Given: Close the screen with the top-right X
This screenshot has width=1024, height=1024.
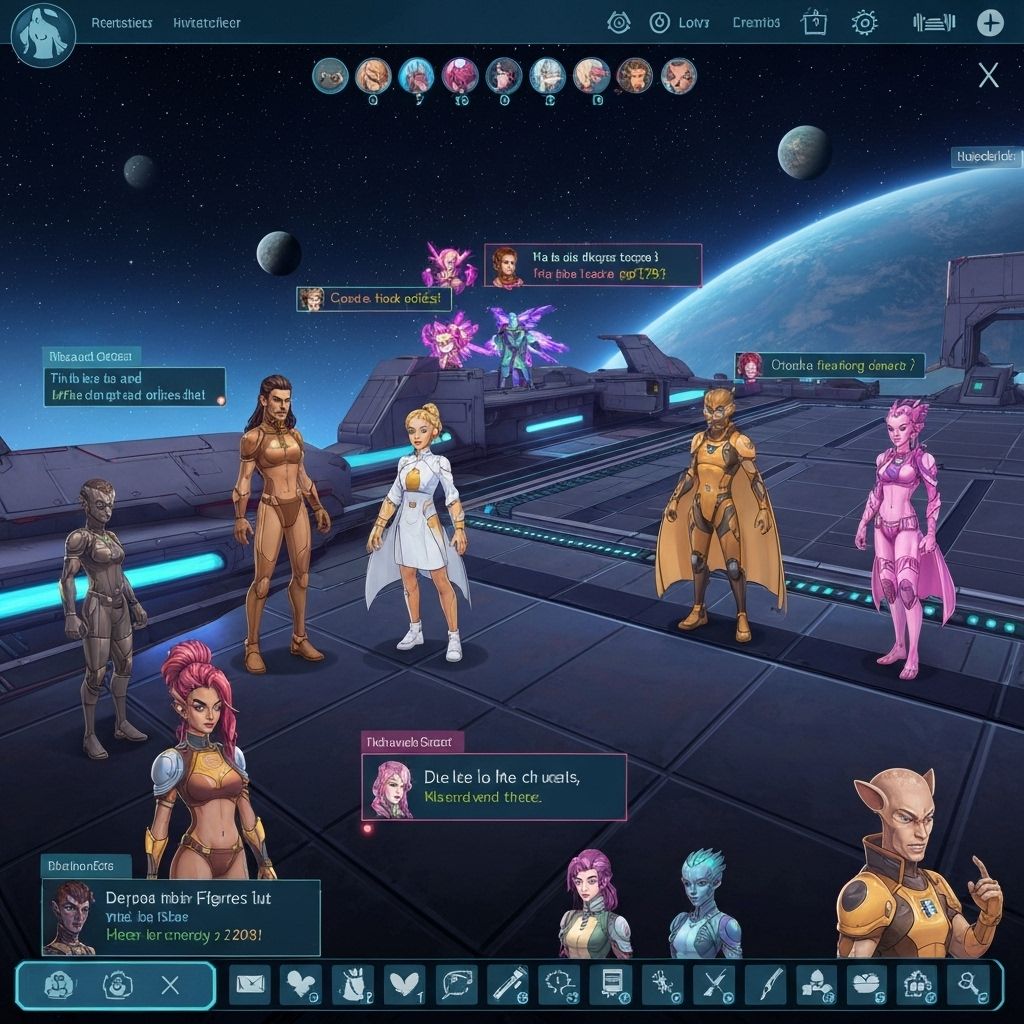Looking at the screenshot, I should (988, 75).
